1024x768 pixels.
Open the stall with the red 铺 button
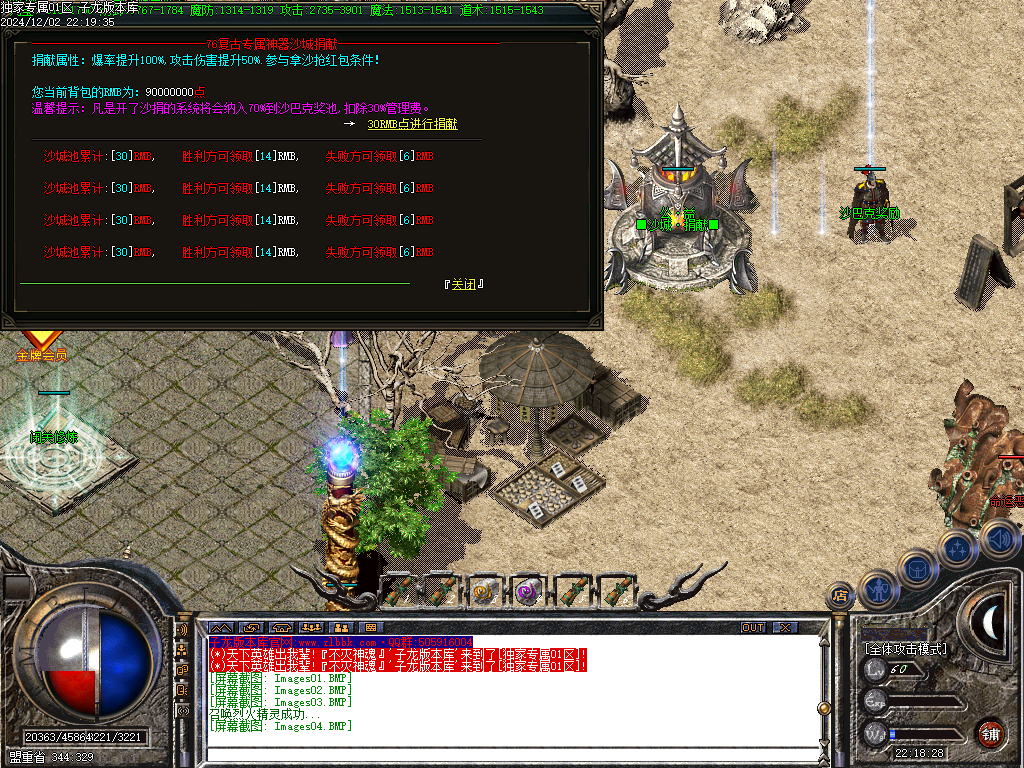point(990,733)
